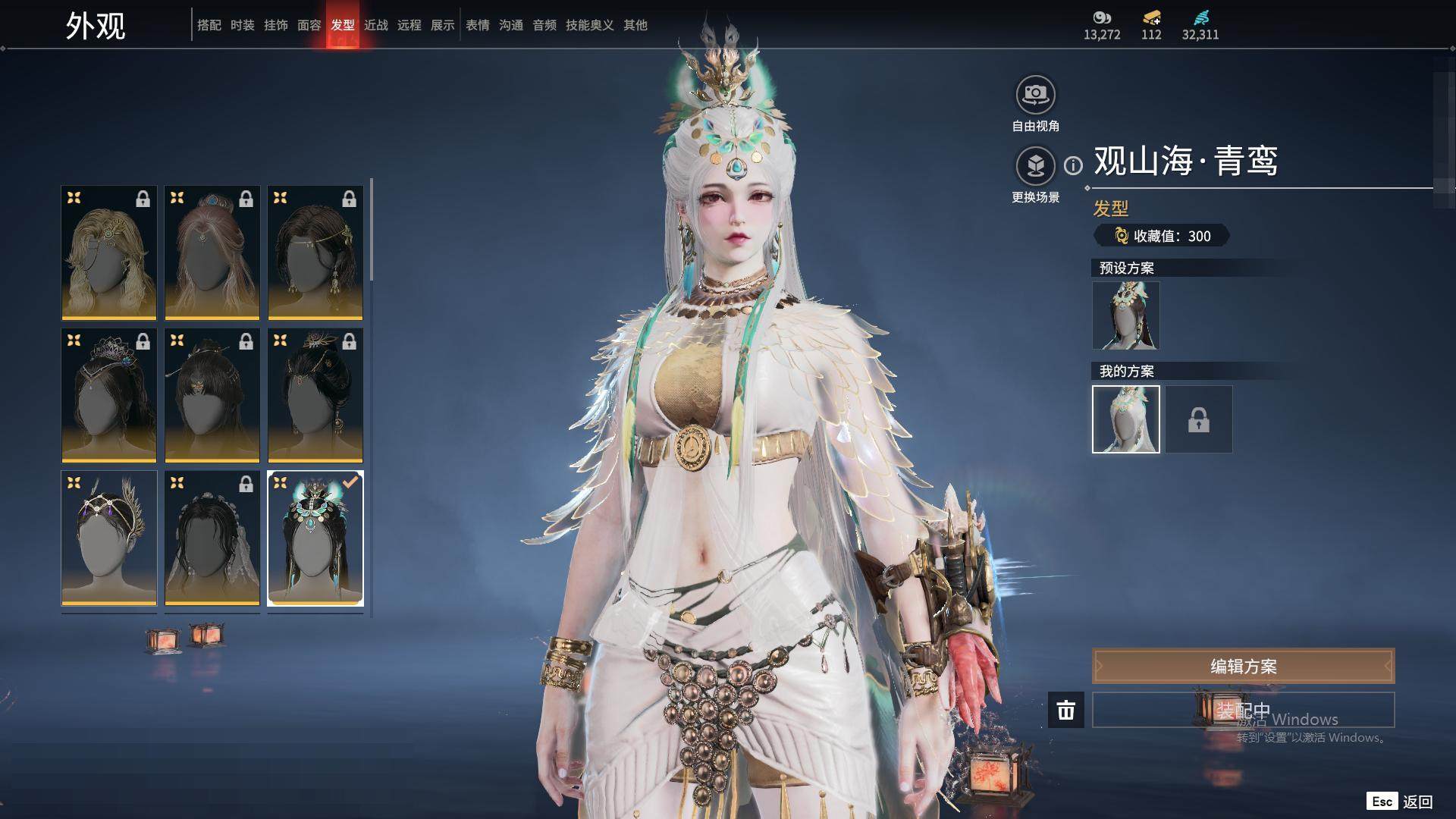
Task: Switch to the 远程 tab
Action: click(x=409, y=25)
